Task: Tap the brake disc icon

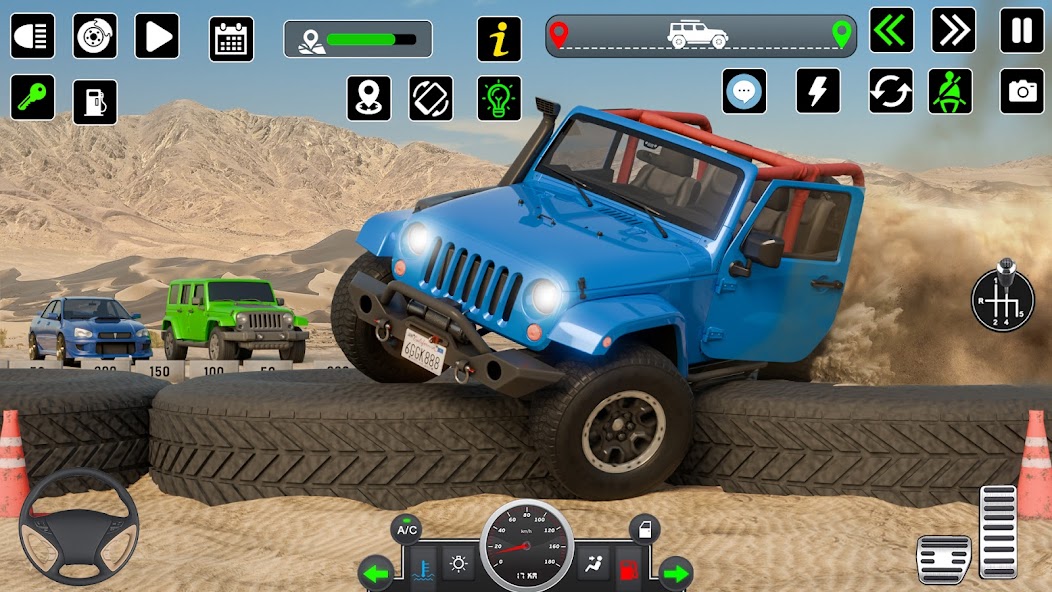Action: coord(95,36)
